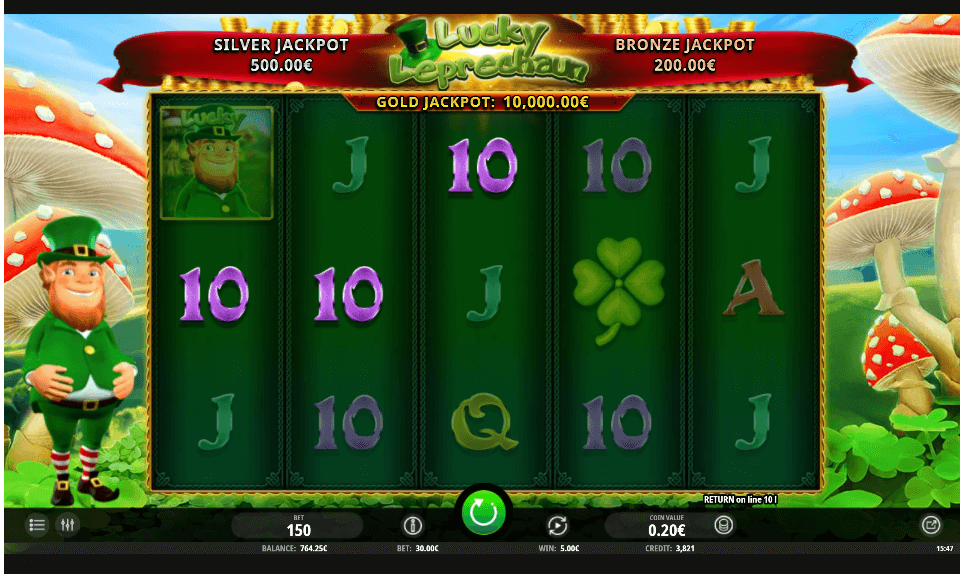Adjust the bet amount of 150
The height and width of the screenshot is (574, 960).
pyautogui.click(x=298, y=526)
